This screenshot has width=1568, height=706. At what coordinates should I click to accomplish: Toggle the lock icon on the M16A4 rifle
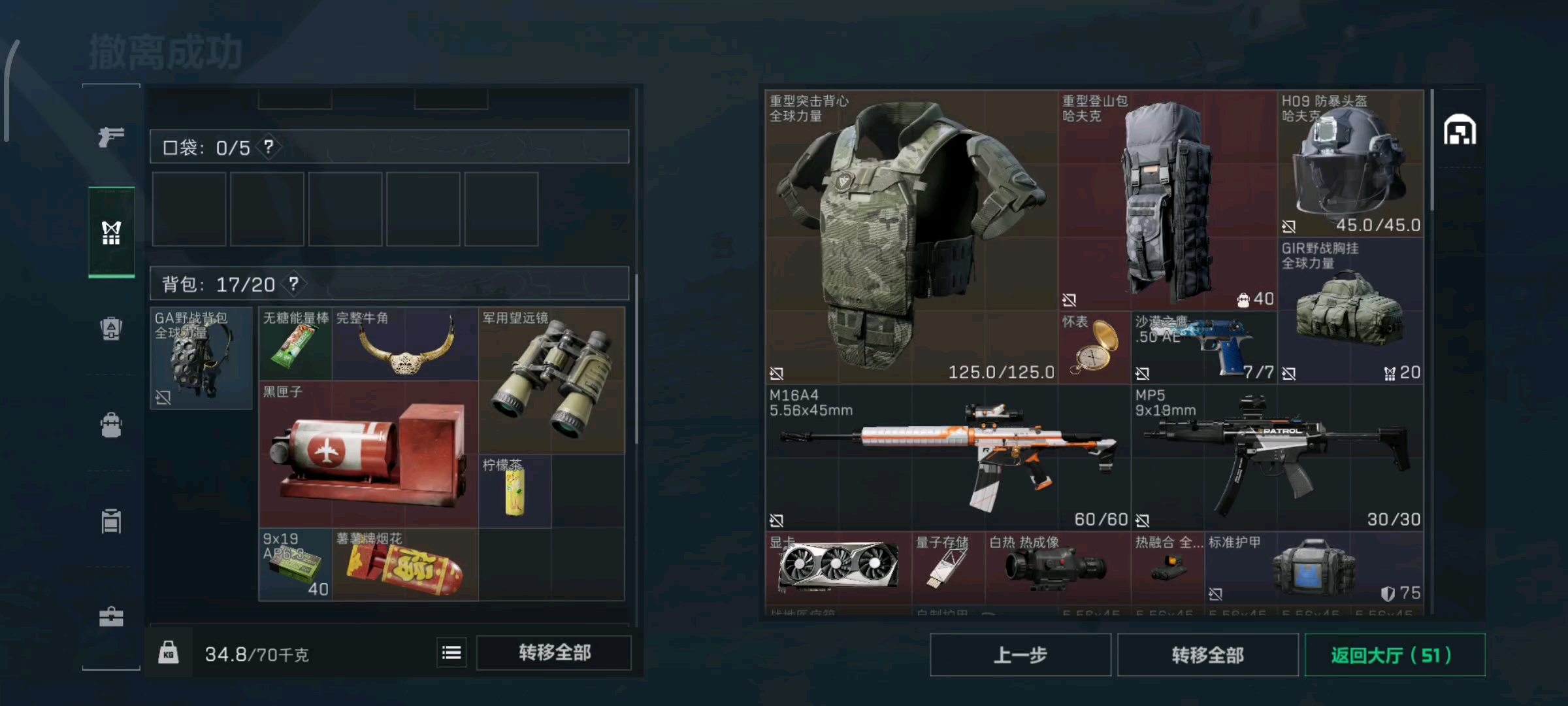click(777, 520)
